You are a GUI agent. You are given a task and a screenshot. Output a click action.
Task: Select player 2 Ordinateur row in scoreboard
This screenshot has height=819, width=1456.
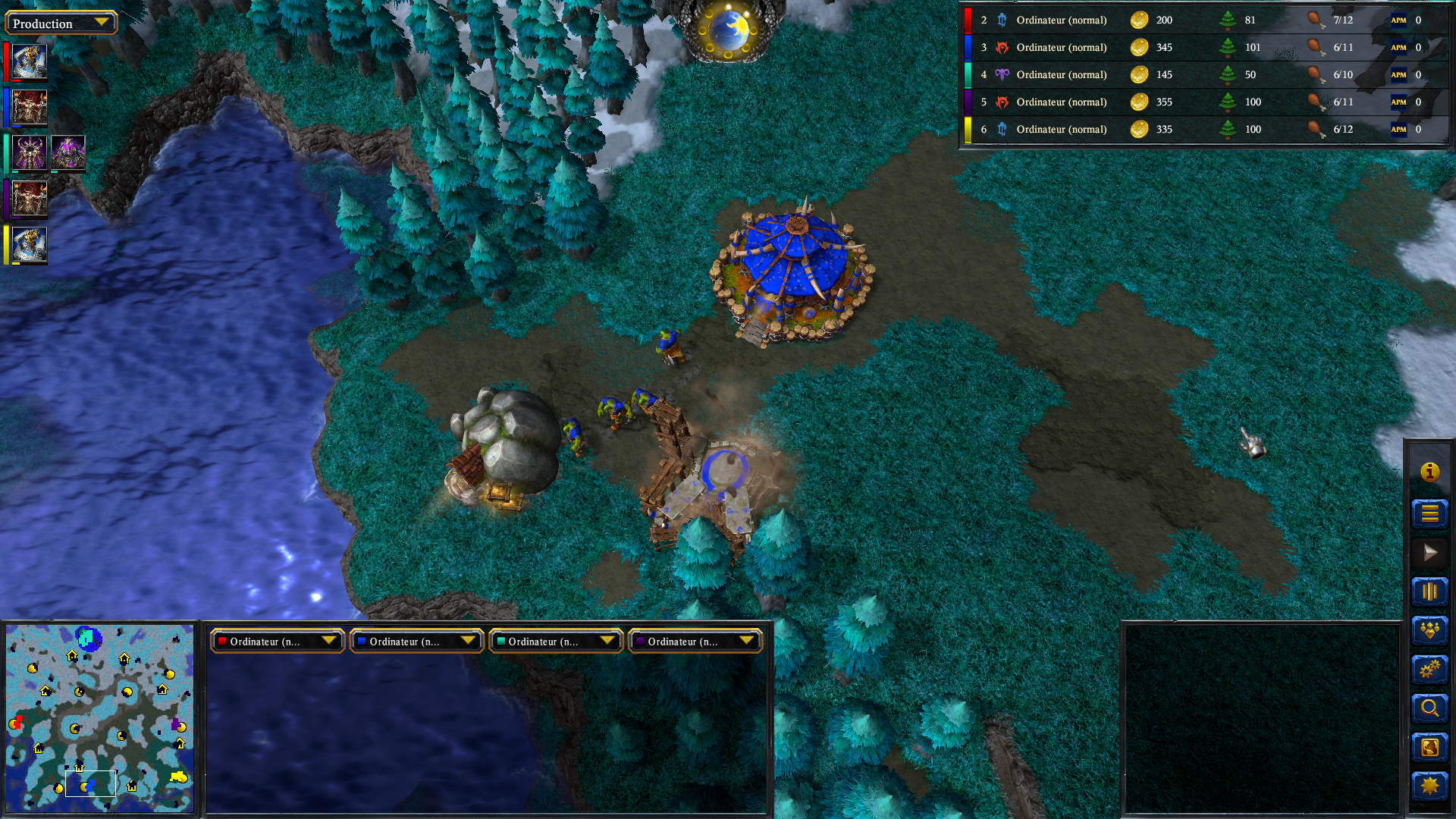(1061, 20)
